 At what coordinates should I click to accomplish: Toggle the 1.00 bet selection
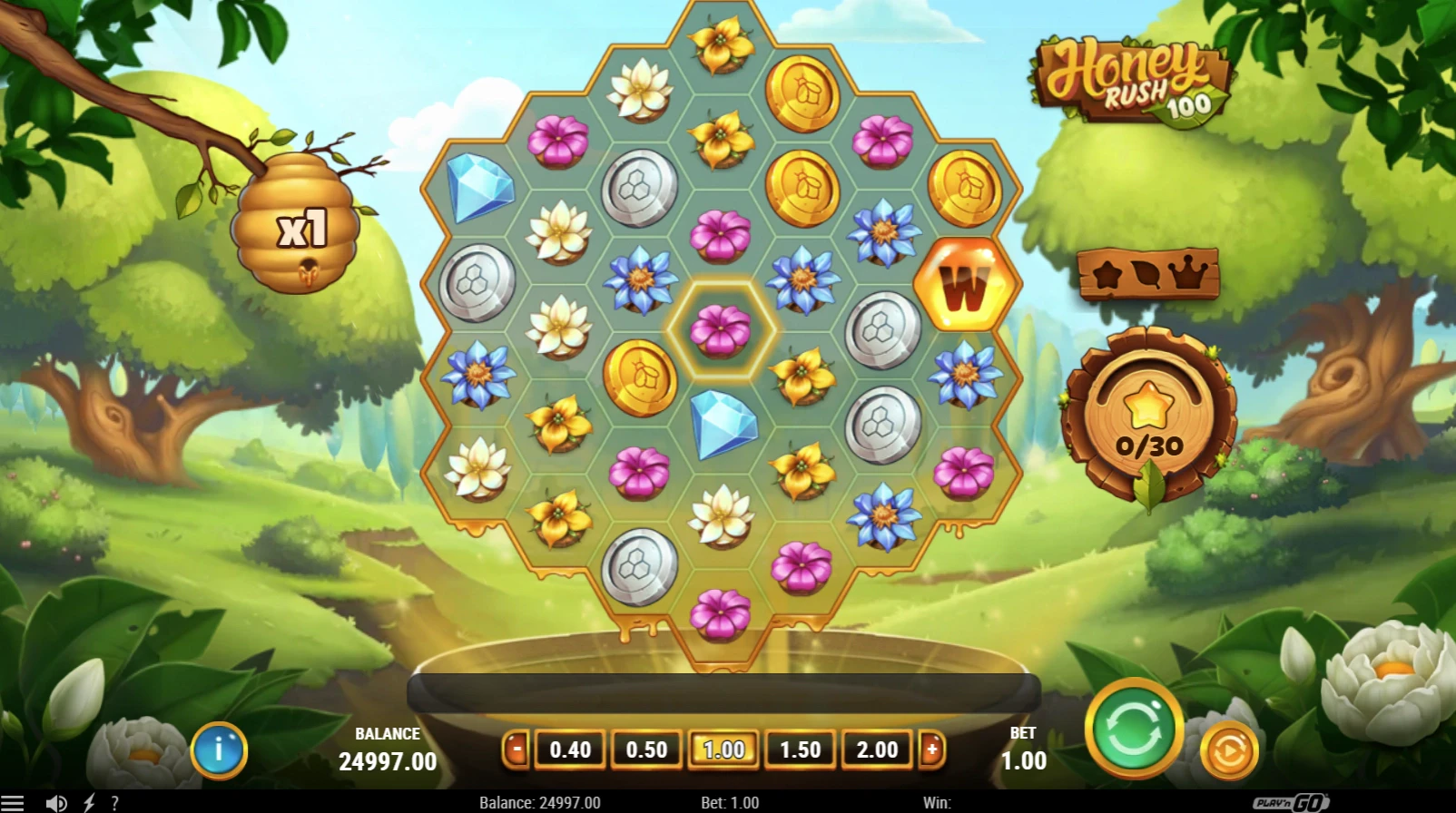pyautogui.click(x=723, y=750)
